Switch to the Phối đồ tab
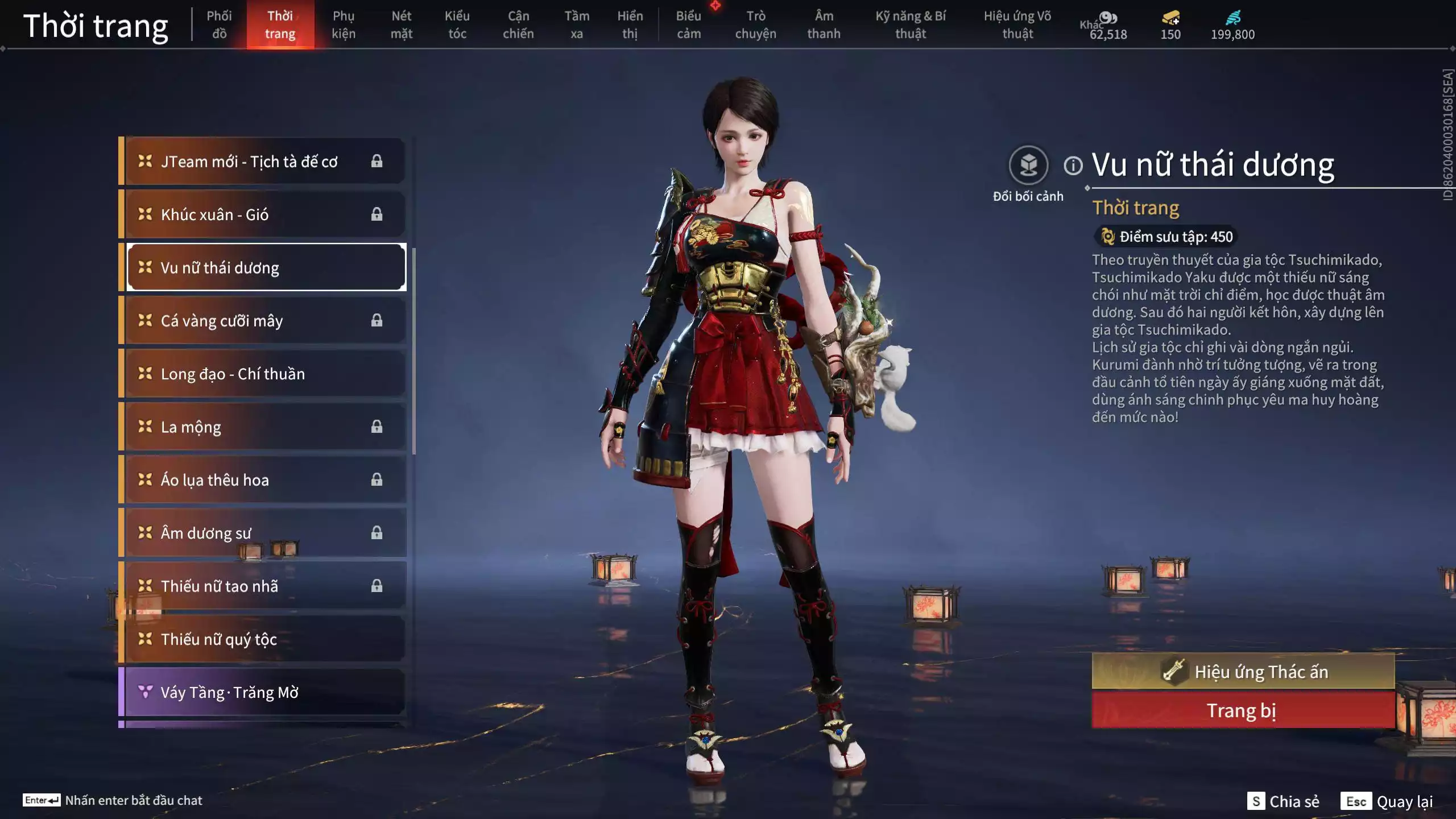 point(219,24)
